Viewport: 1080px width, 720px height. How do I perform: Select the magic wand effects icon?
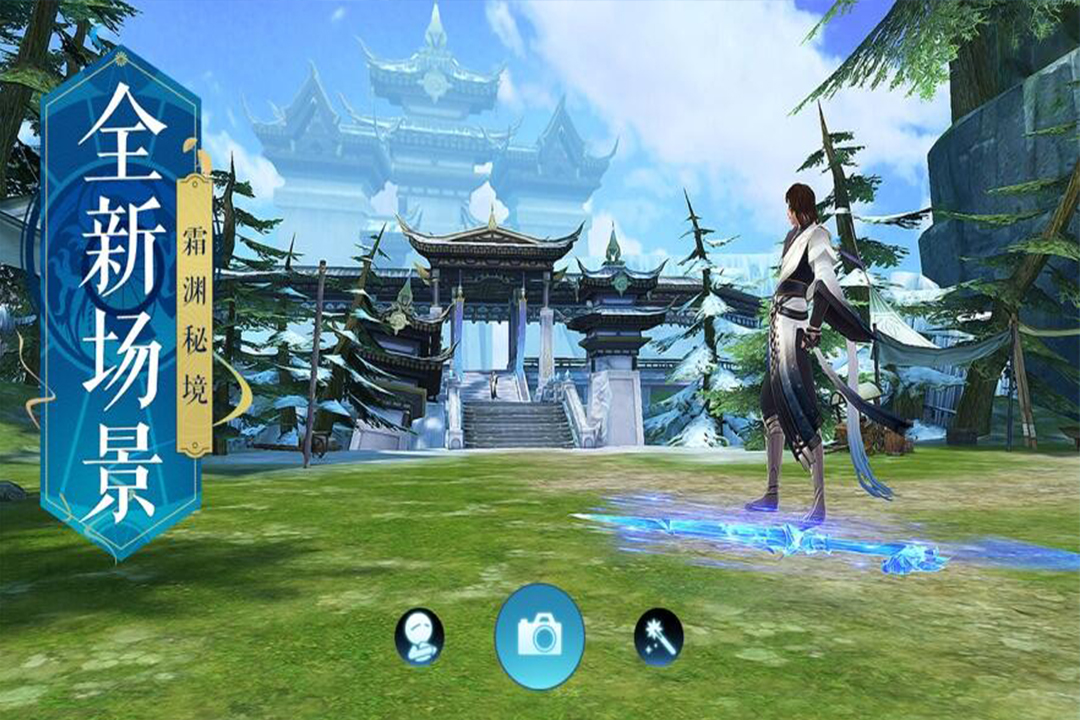click(x=659, y=636)
